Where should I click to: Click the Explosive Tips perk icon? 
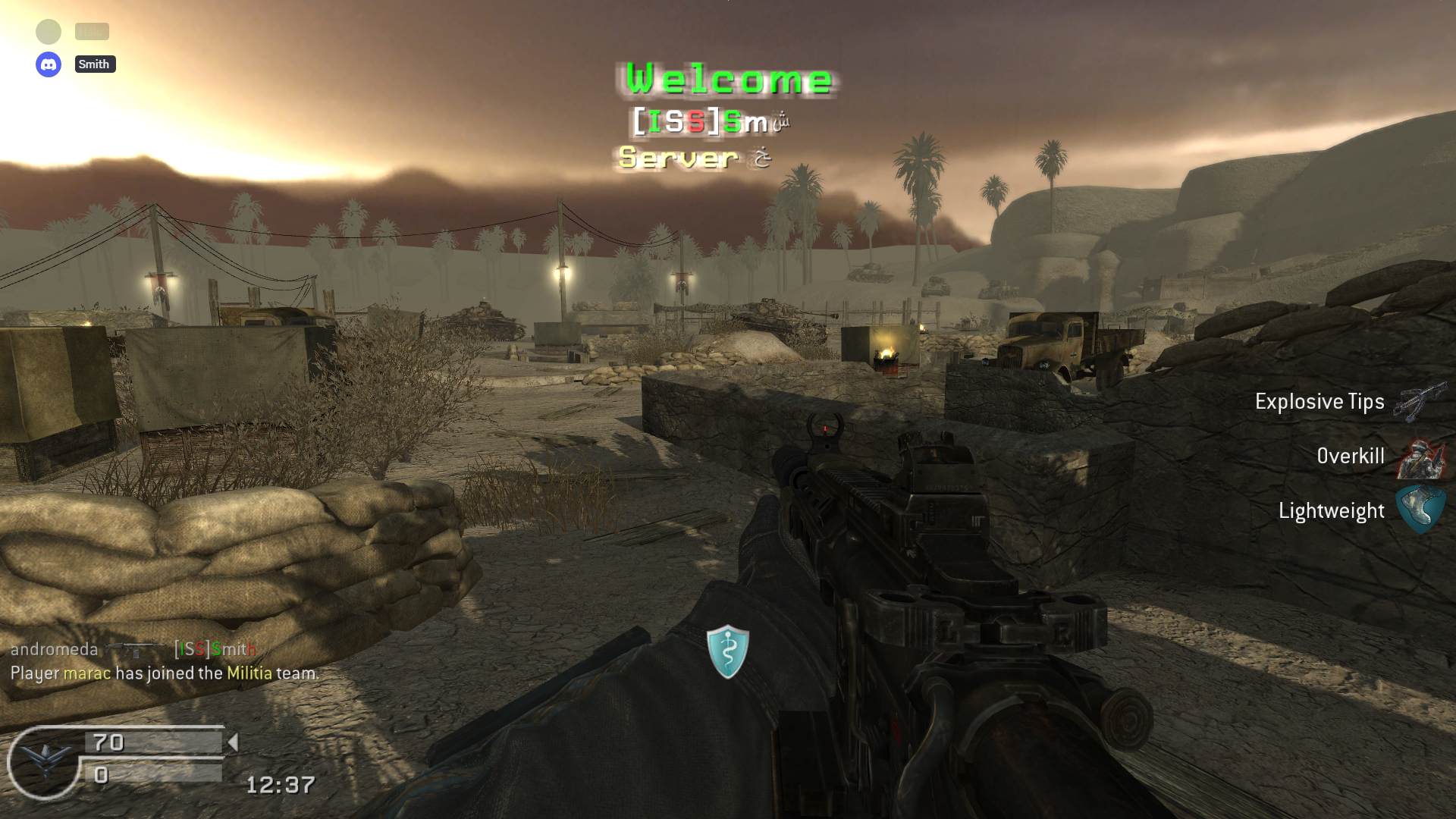click(1420, 401)
